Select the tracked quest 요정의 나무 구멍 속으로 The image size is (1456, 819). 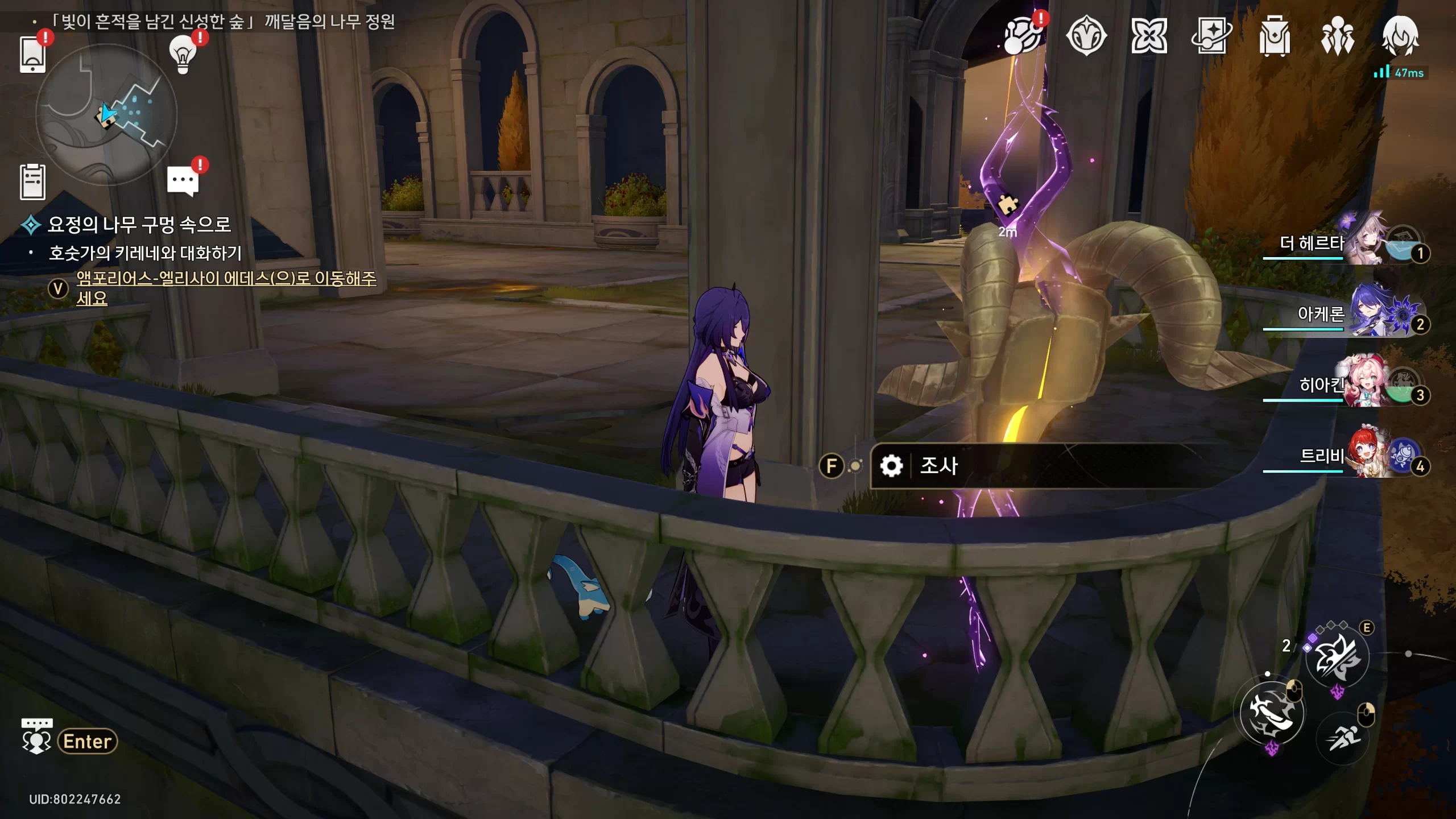point(139,225)
